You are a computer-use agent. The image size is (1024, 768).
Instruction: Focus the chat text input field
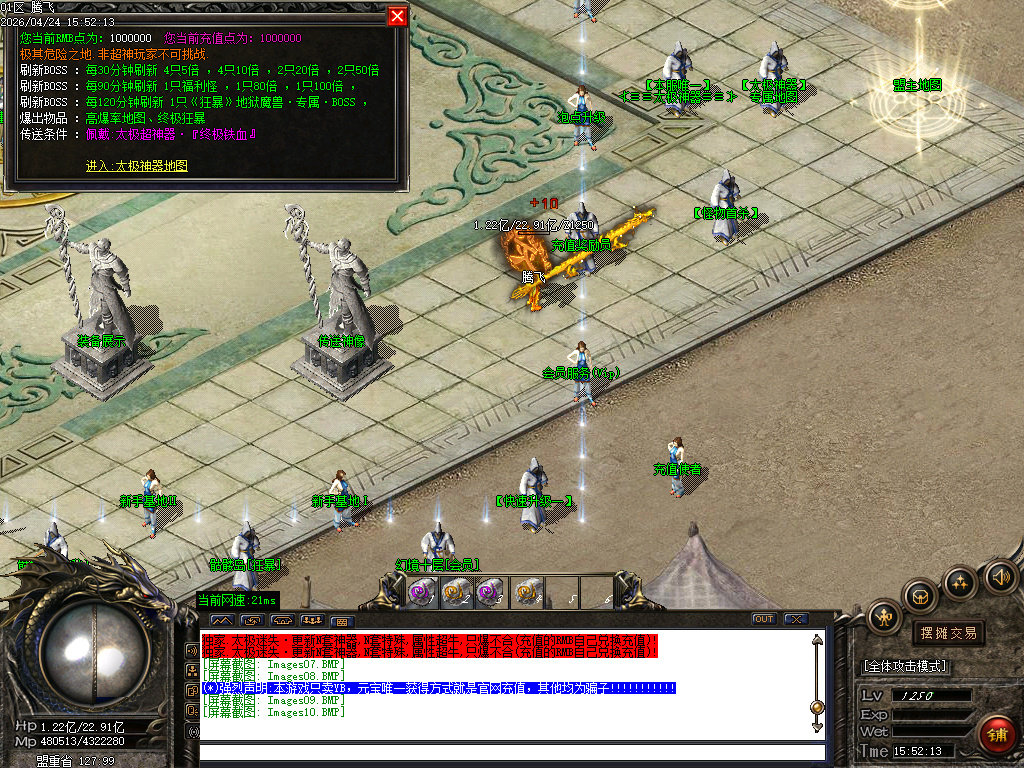tap(510, 752)
